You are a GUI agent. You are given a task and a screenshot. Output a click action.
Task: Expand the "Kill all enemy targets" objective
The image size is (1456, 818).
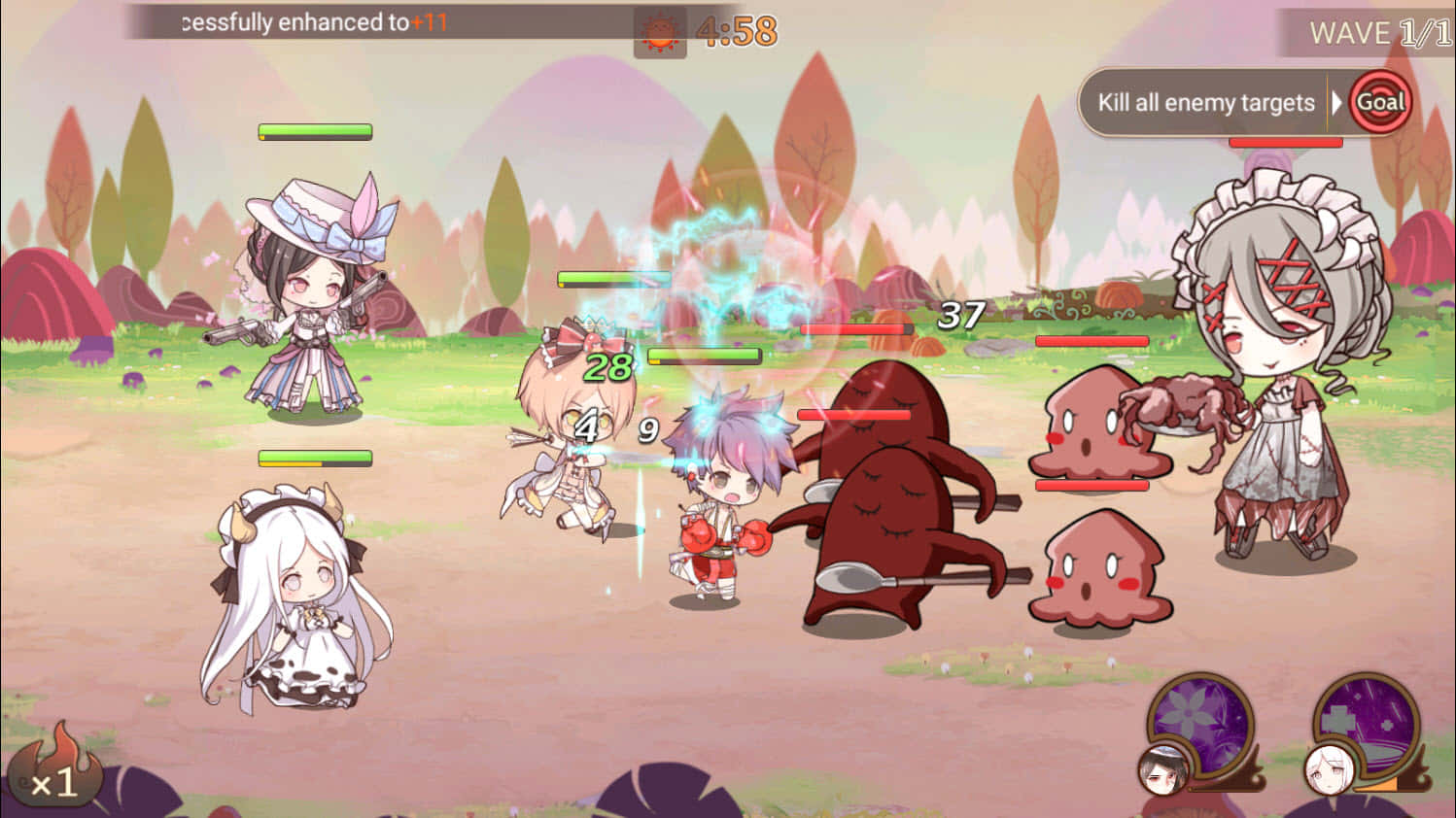(x=1205, y=103)
